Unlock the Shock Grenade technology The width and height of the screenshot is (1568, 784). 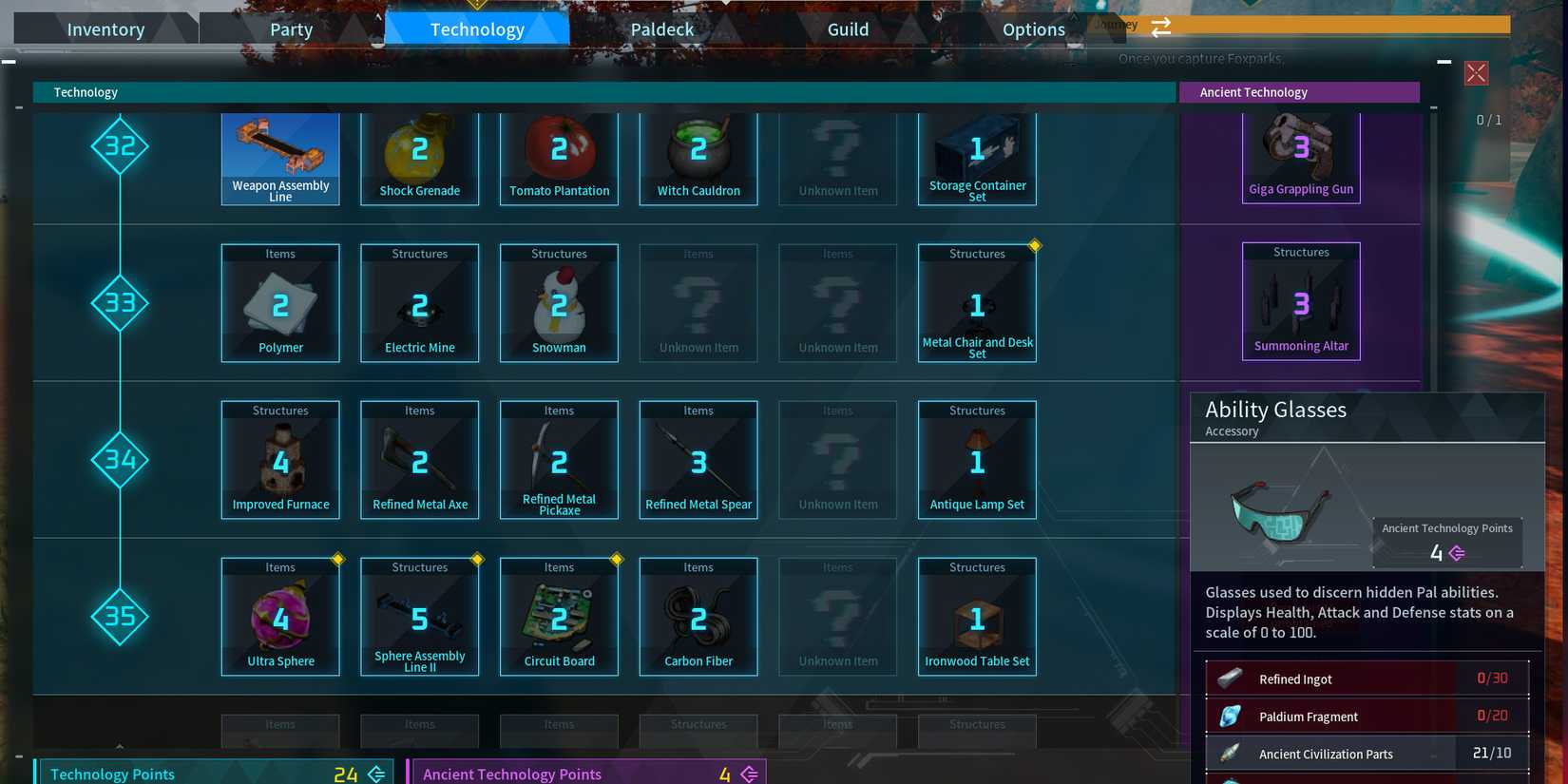pos(419,157)
